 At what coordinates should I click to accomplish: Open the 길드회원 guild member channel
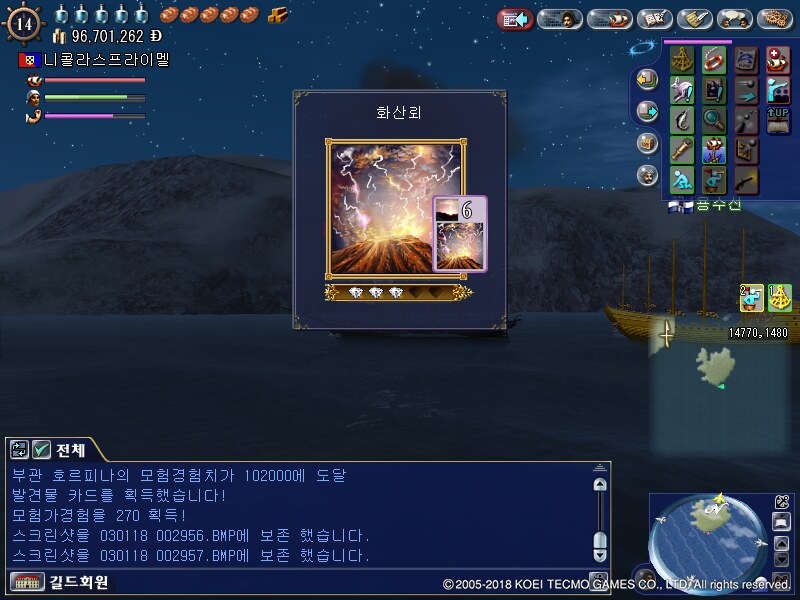[60, 582]
